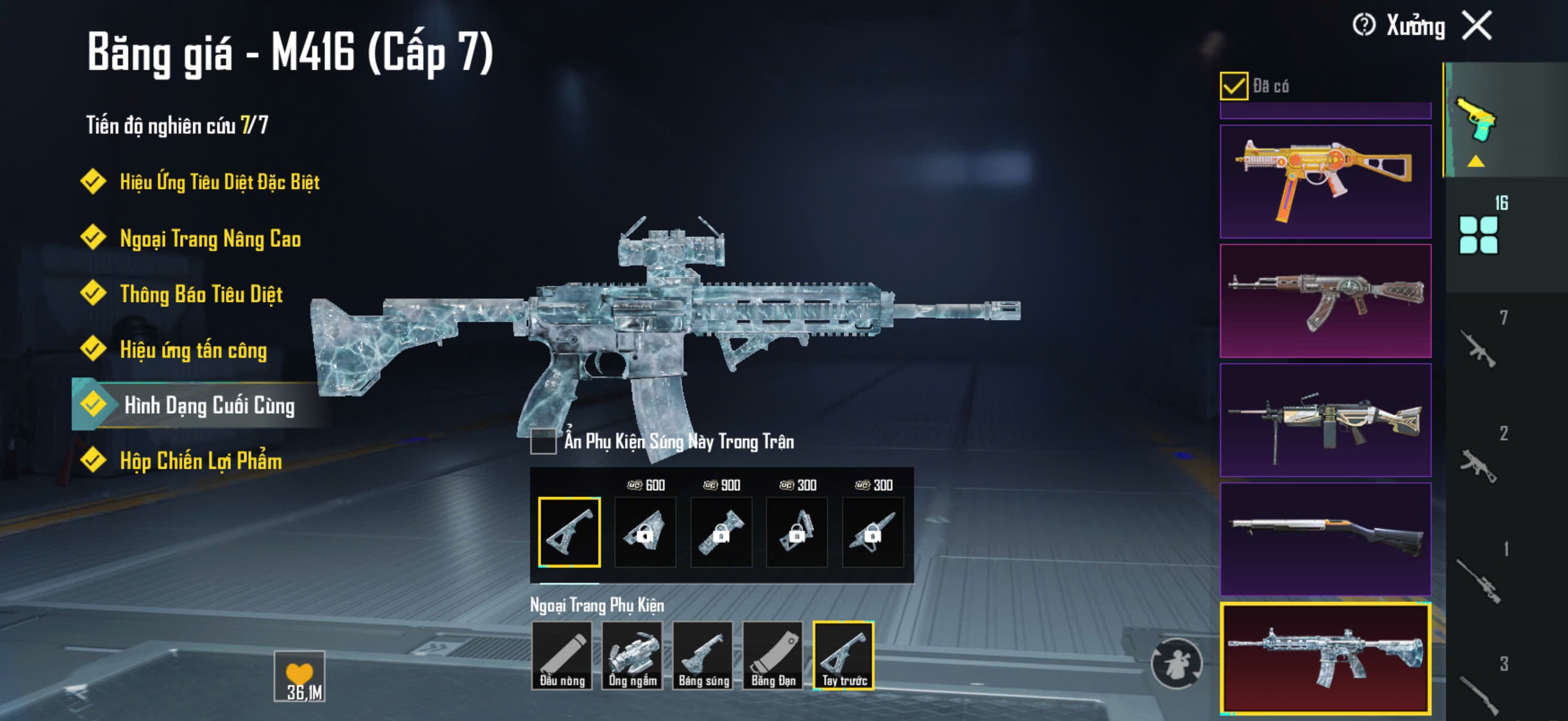Choose the 'Ngoại Trang Nâng Cao' entry
Image resolution: width=1568 pixels, height=721 pixels.
pyautogui.click(x=210, y=239)
